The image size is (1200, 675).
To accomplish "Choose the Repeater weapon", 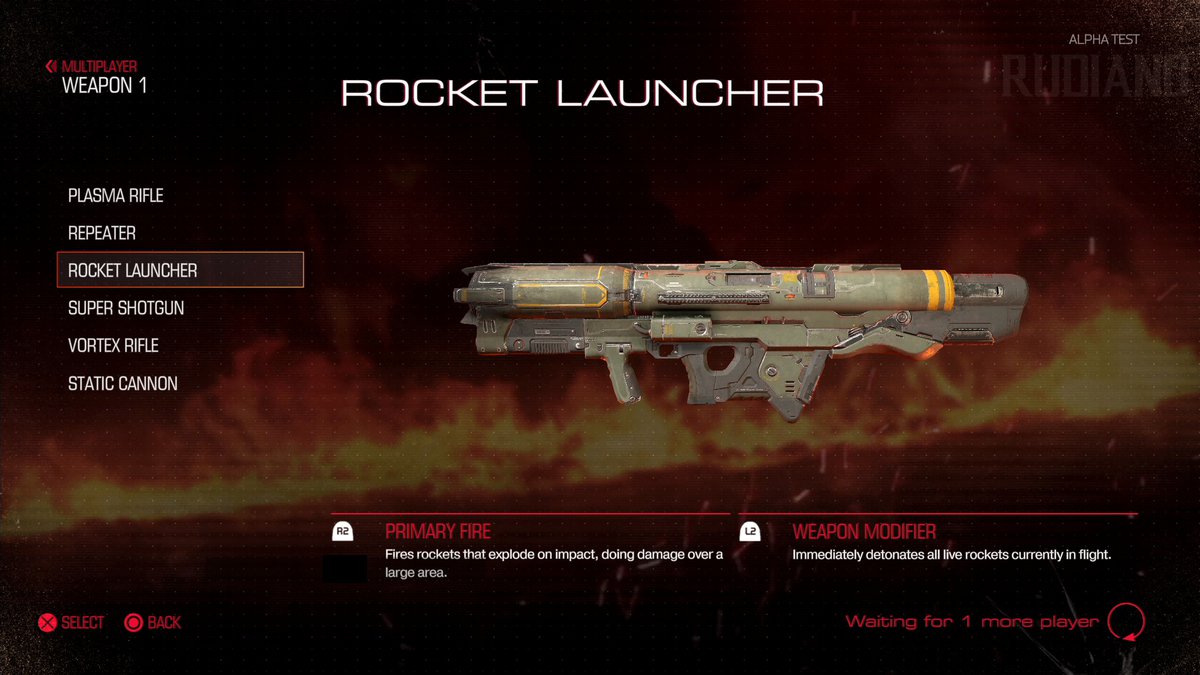I will coord(102,233).
